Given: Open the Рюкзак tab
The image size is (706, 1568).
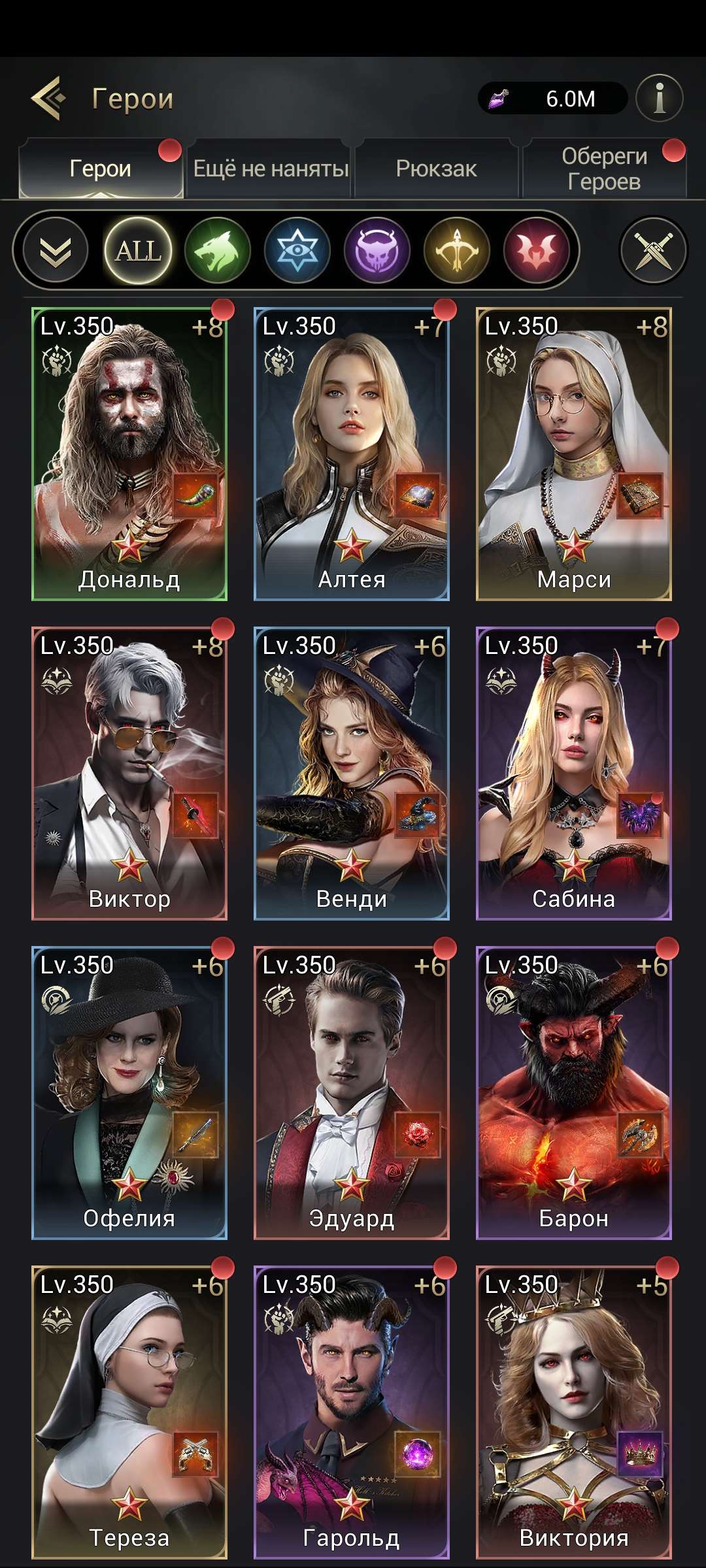Looking at the screenshot, I should click(436, 169).
